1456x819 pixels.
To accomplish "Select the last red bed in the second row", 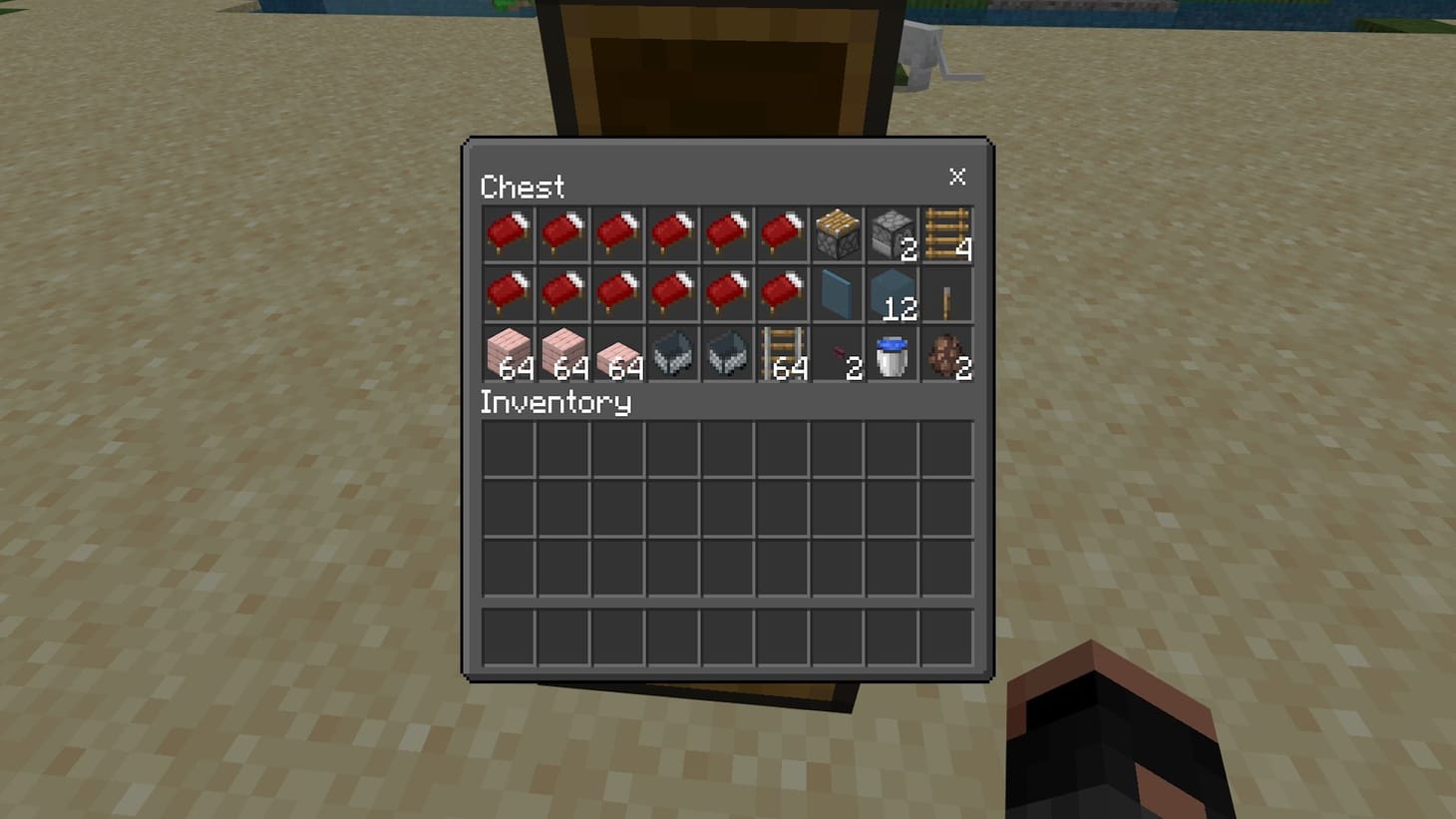I will pos(782,294).
